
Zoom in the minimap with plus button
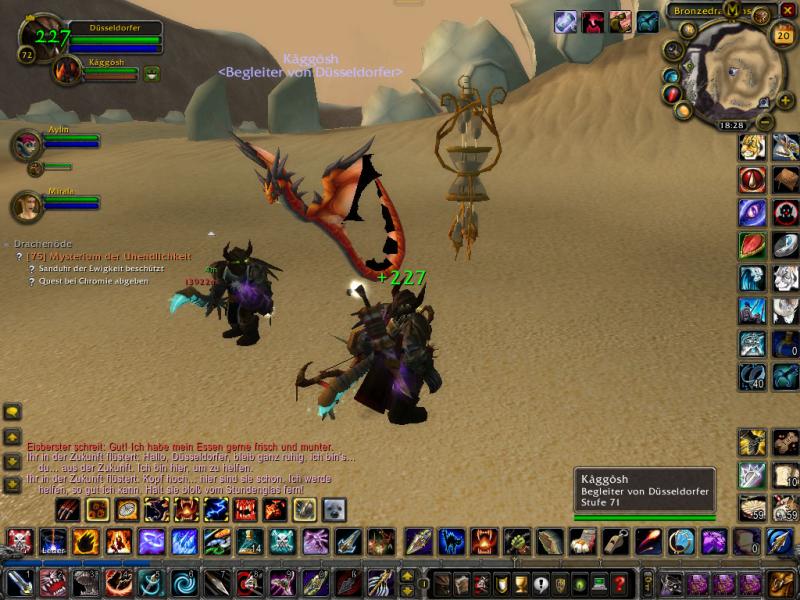tap(763, 99)
